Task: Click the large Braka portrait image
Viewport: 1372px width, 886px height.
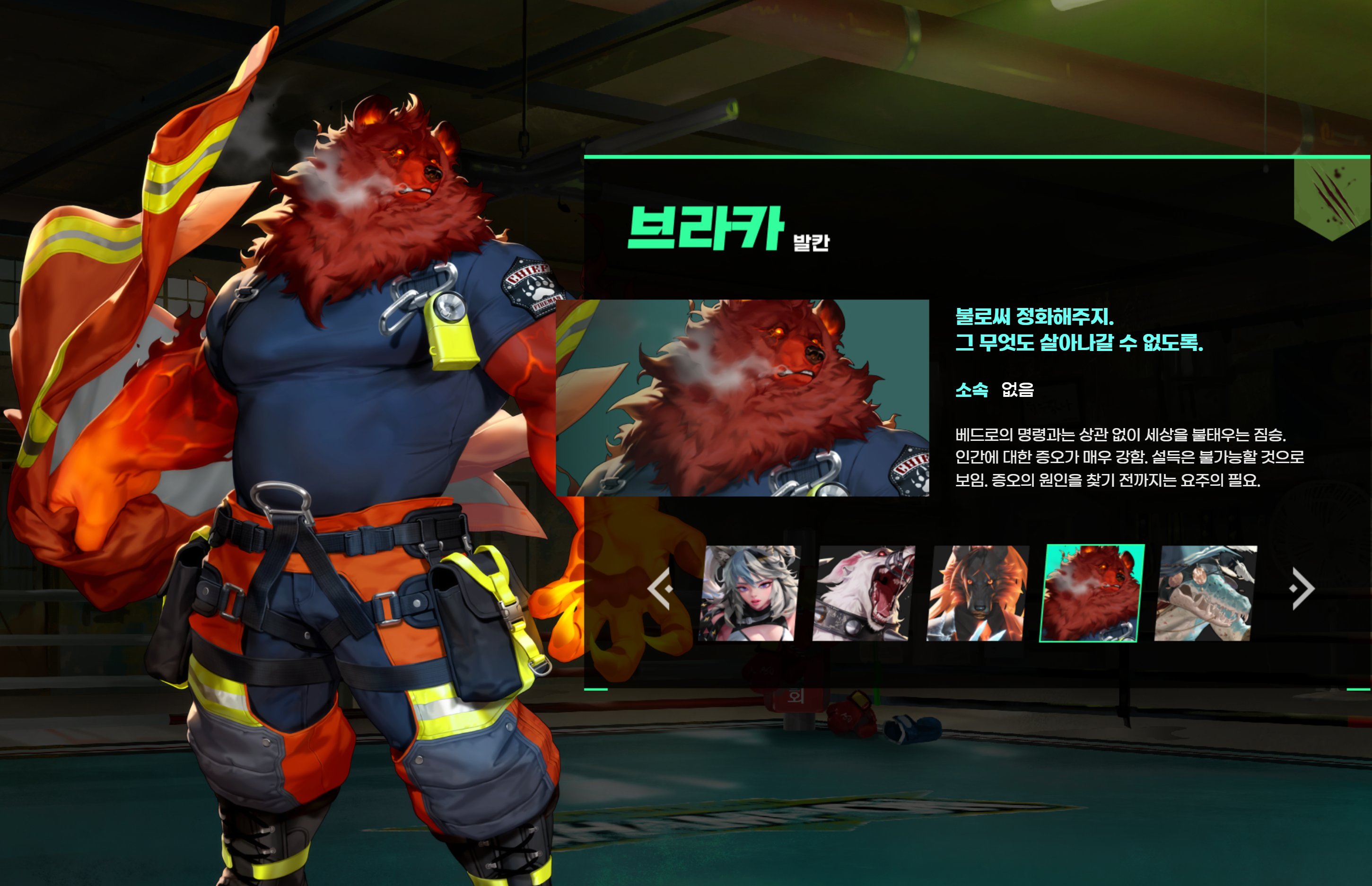Action: 743,397
